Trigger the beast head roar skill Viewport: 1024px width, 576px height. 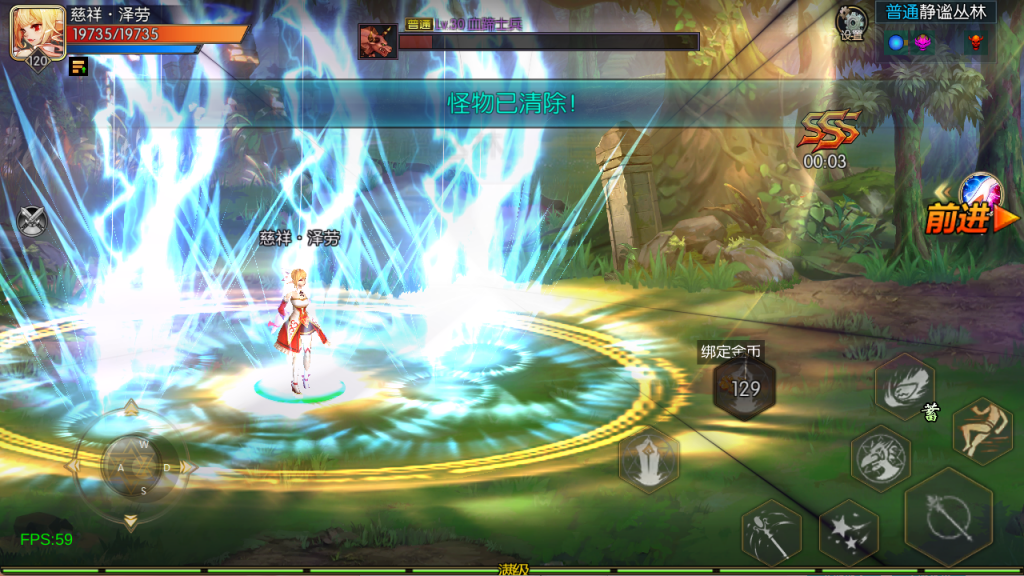pos(880,458)
